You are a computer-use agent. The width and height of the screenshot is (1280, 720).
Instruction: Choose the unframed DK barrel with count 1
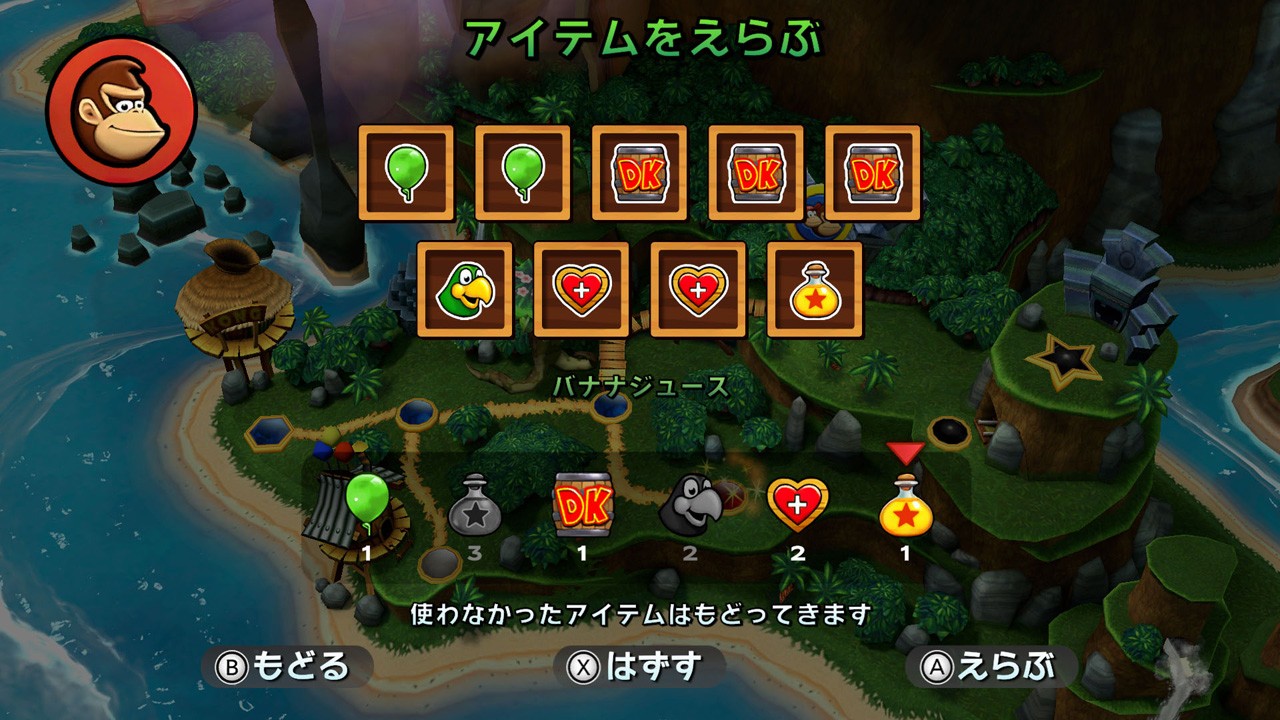tap(582, 505)
